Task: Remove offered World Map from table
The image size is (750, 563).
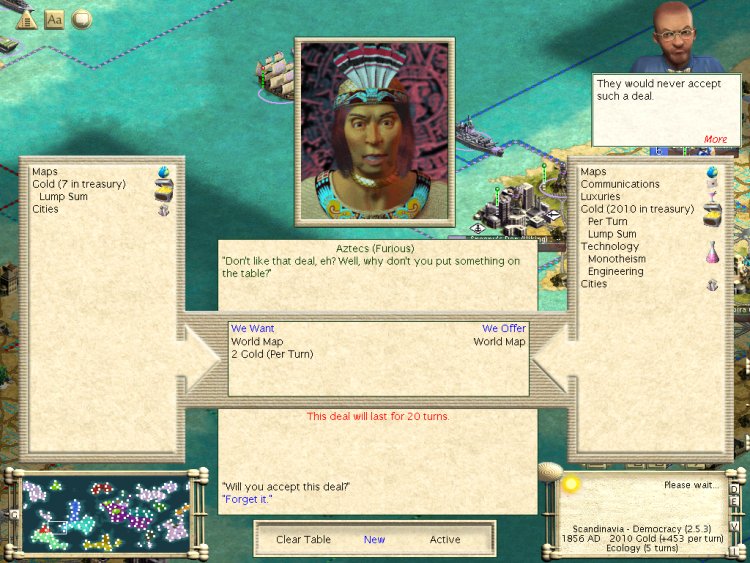Action: pos(499,342)
